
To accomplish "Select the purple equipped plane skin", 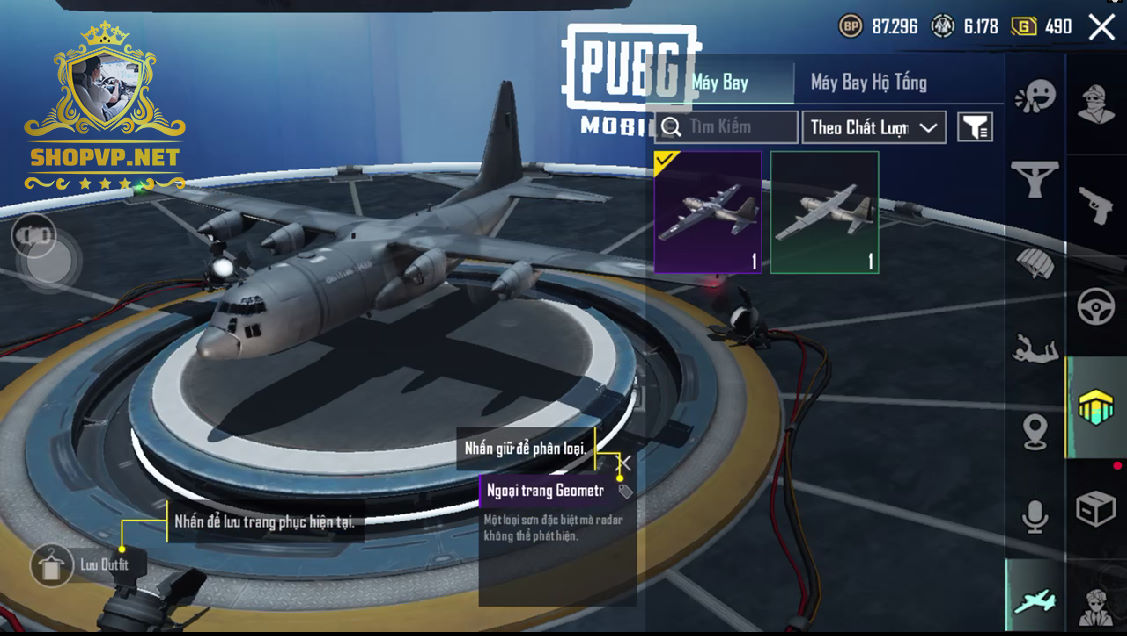I will tap(708, 212).
